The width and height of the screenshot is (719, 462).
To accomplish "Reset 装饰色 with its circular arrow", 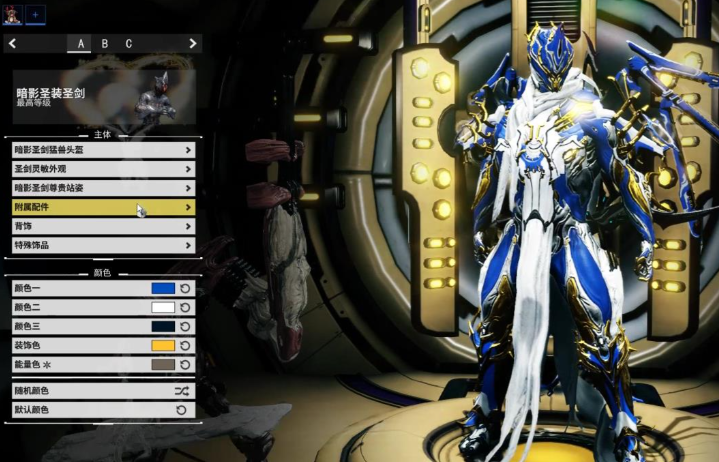I will (185, 345).
